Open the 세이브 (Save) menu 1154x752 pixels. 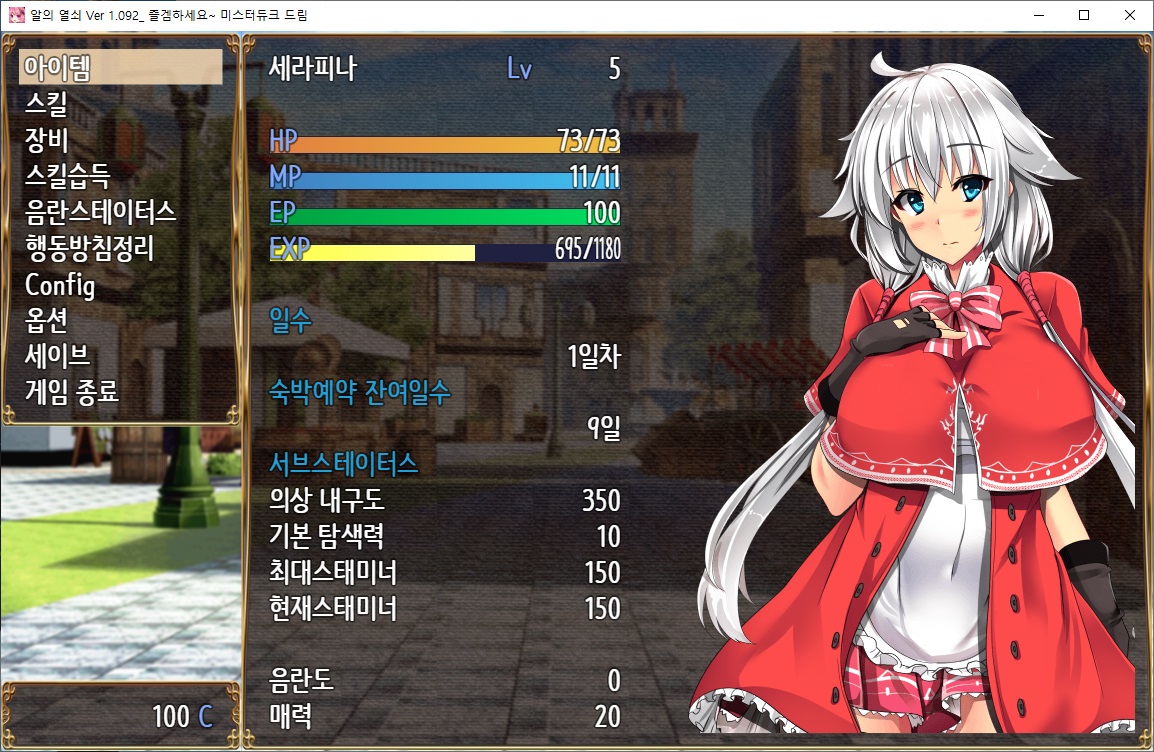(x=58, y=356)
